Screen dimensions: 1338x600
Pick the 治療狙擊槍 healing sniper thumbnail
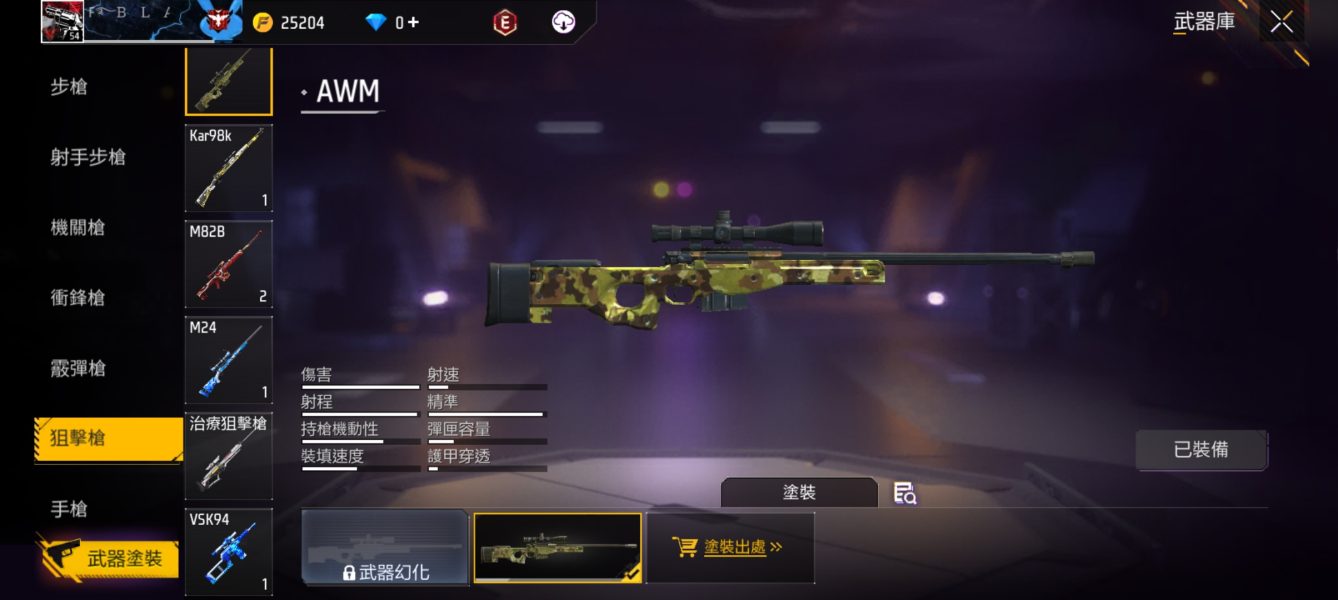pos(228,456)
